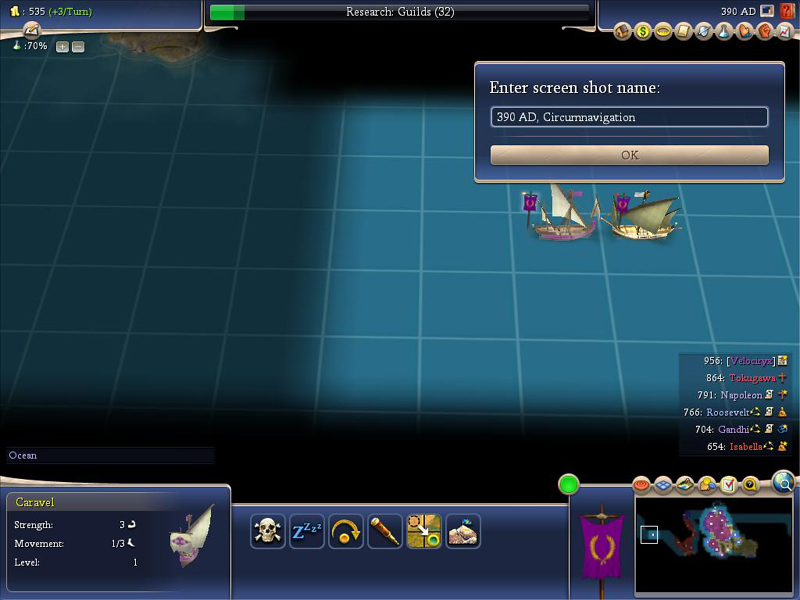Choose the go-to move command icon

424,531
